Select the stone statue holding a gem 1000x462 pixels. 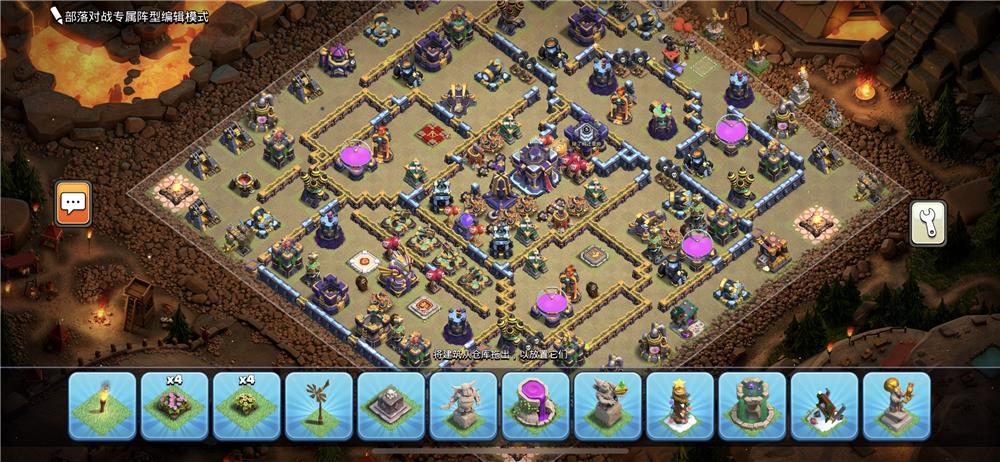click(x=607, y=406)
